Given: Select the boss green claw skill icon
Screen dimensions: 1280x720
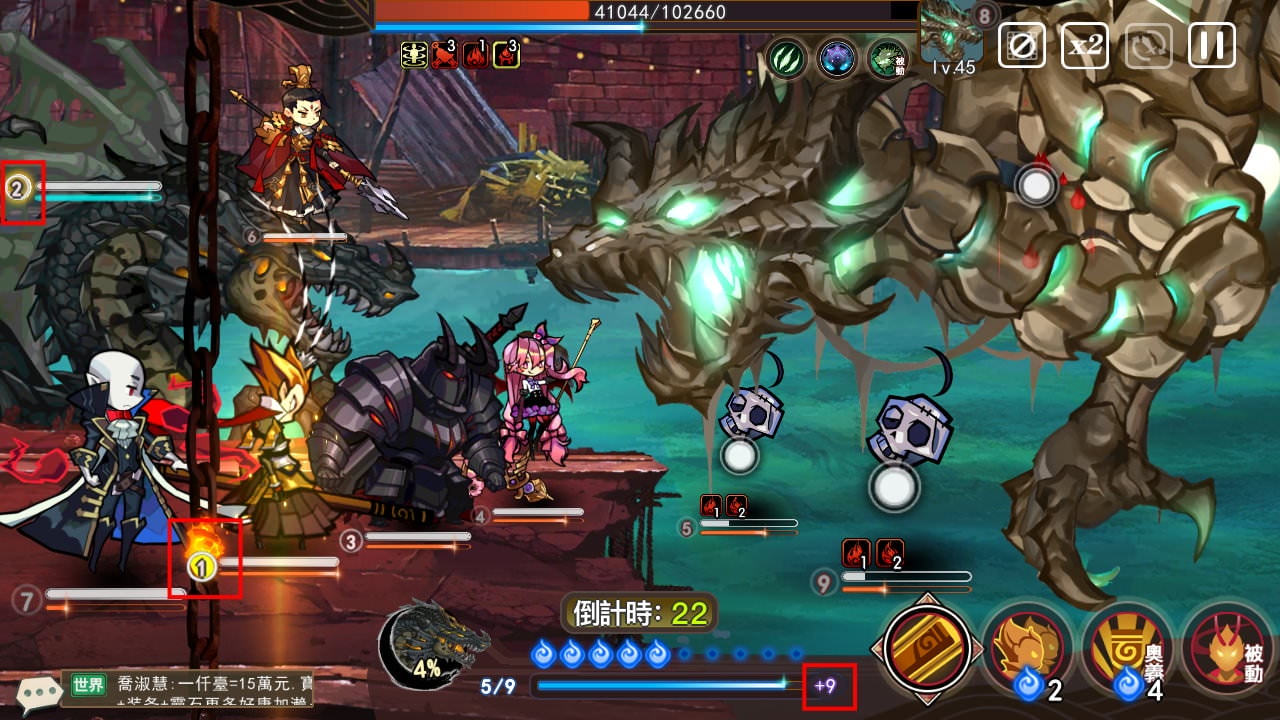Looking at the screenshot, I should tap(787, 59).
